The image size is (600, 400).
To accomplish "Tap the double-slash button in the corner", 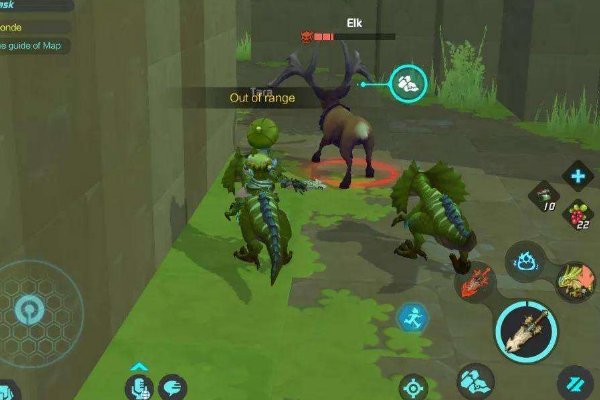I will [x=575, y=383].
